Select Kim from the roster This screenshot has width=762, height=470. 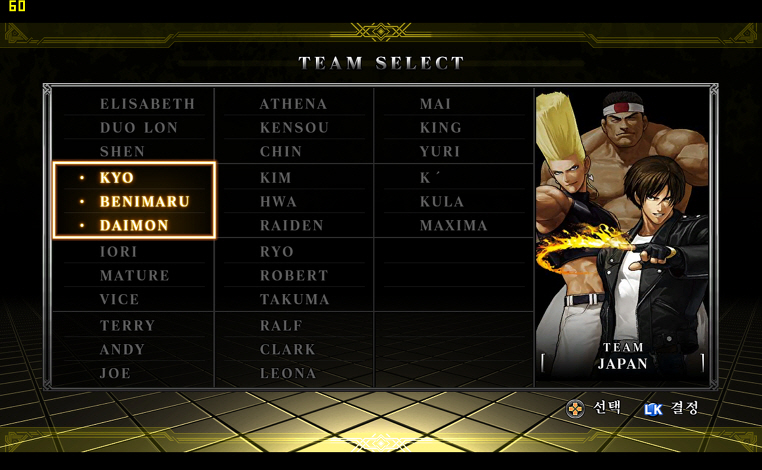[275, 178]
